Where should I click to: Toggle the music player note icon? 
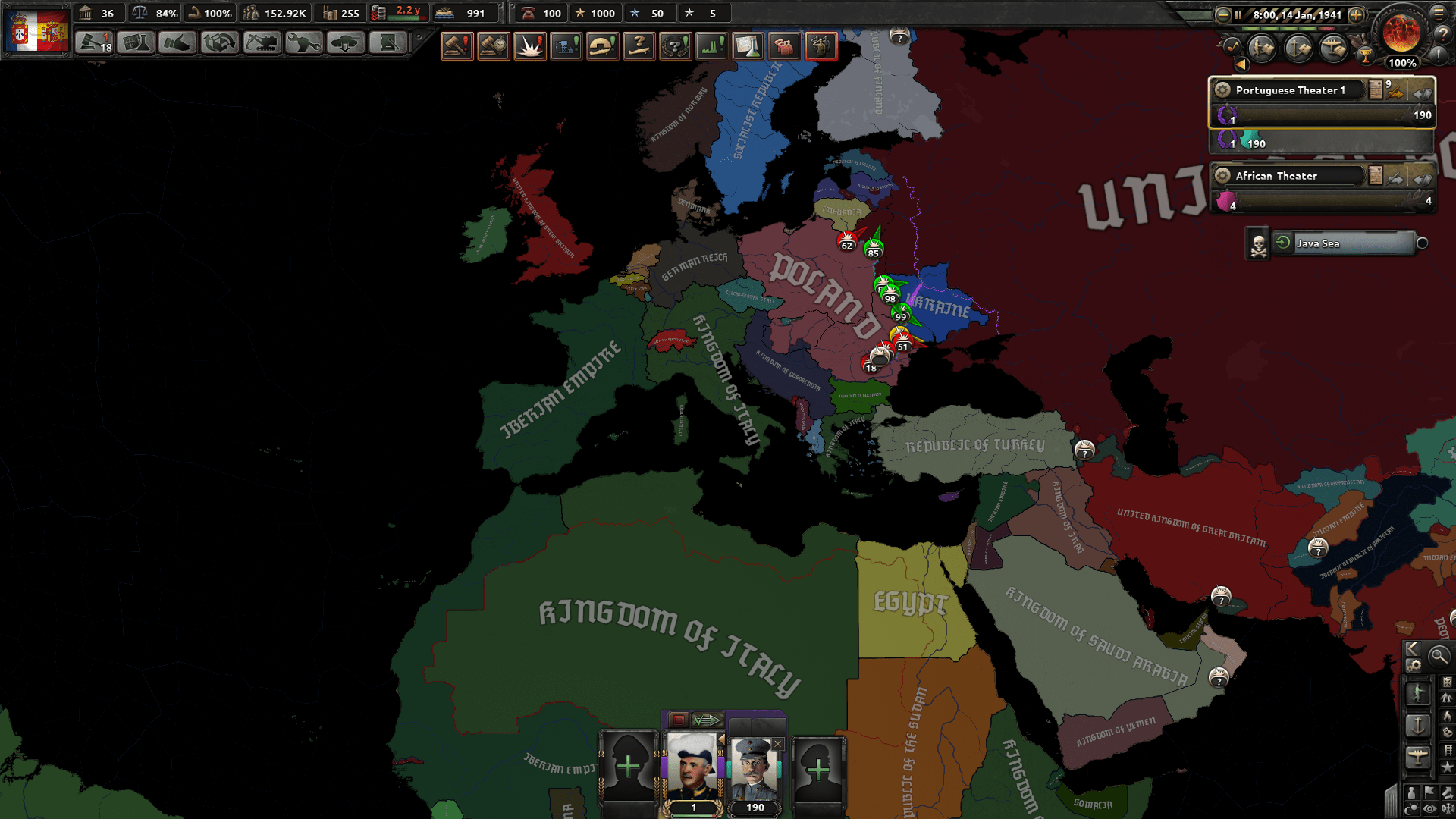coord(1232,47)
